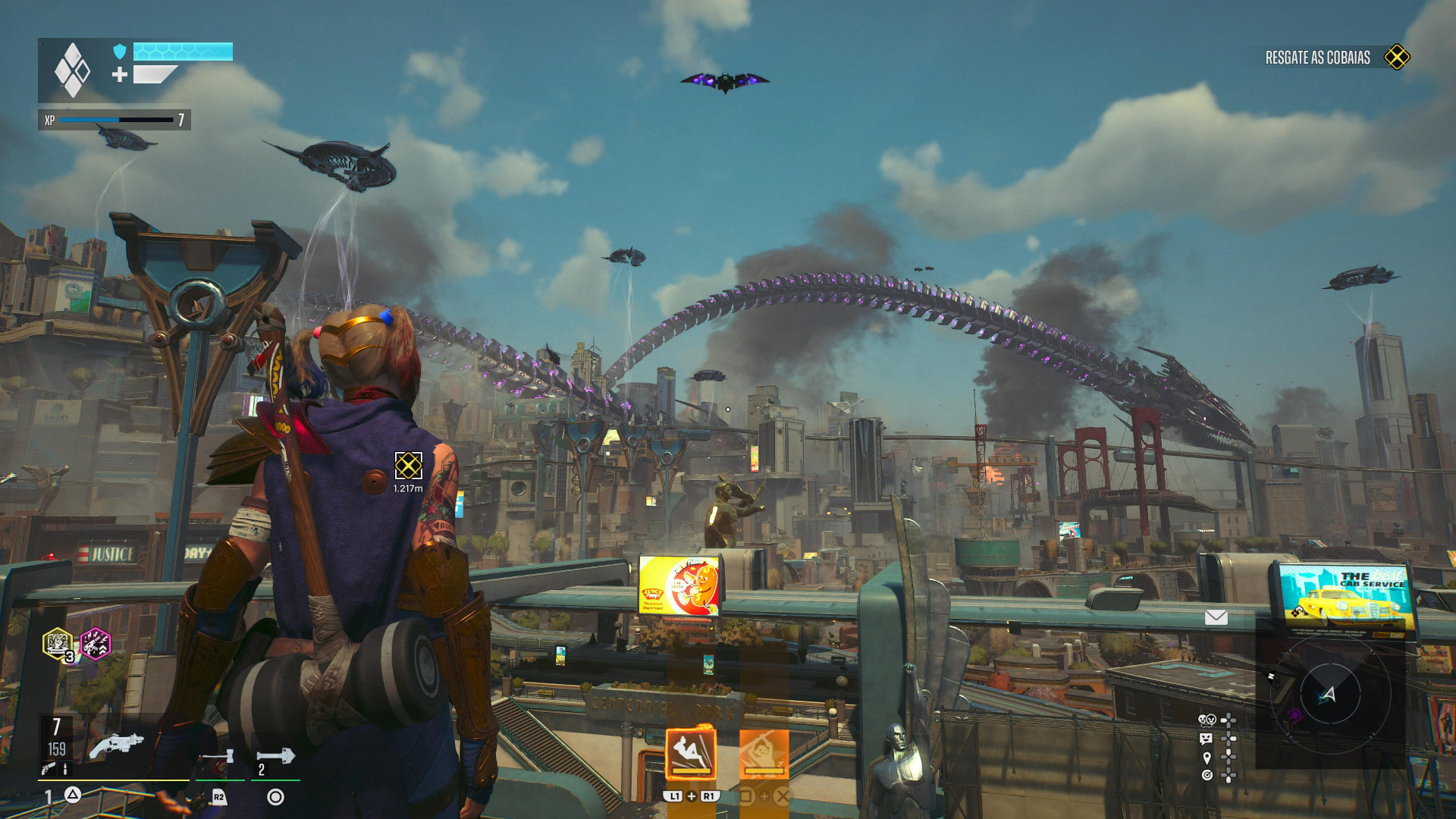Select the mallet melee weapon icon
This screenshot has height=819, width=1456.
[x=220, y=757]
